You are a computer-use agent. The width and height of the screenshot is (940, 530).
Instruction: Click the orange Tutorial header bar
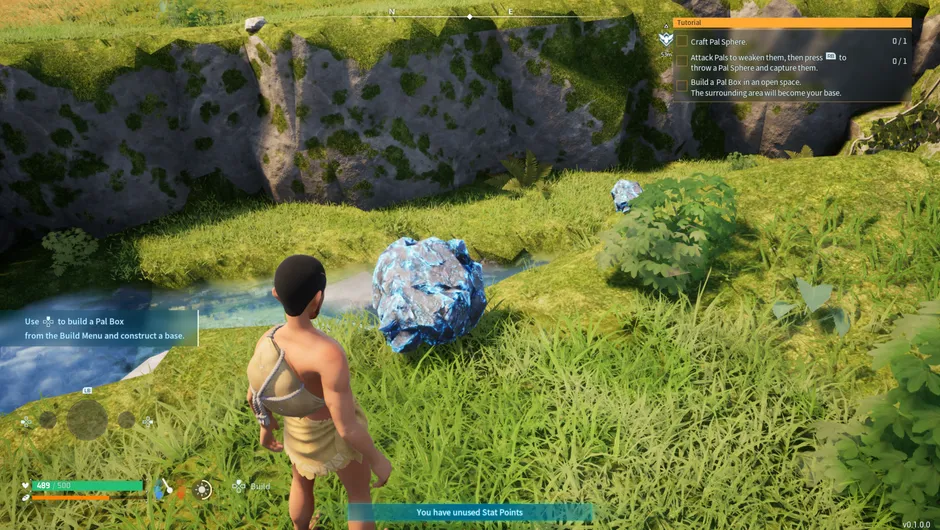[792, 23]
